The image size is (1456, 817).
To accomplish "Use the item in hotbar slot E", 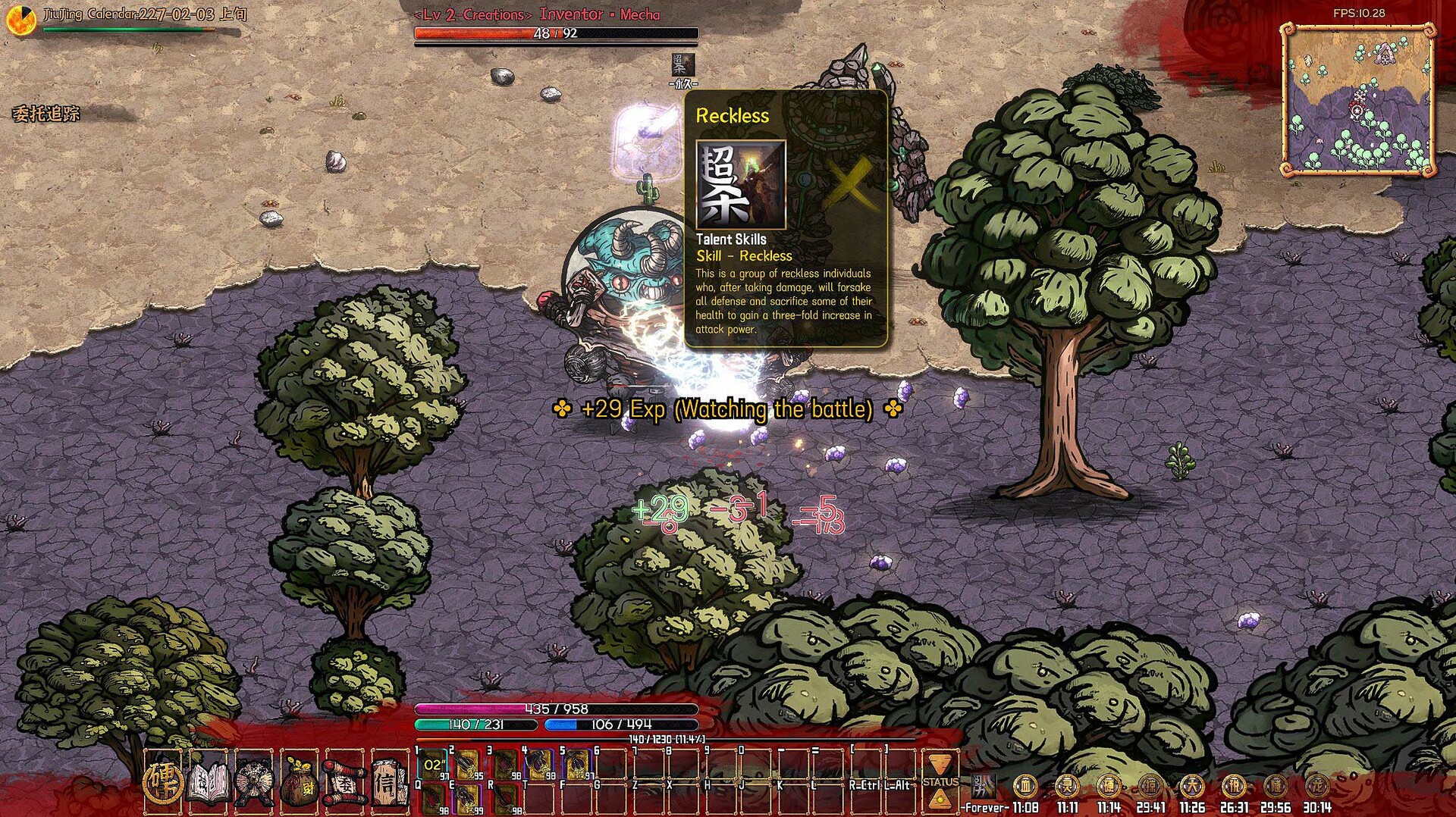I will pos(467,799).
